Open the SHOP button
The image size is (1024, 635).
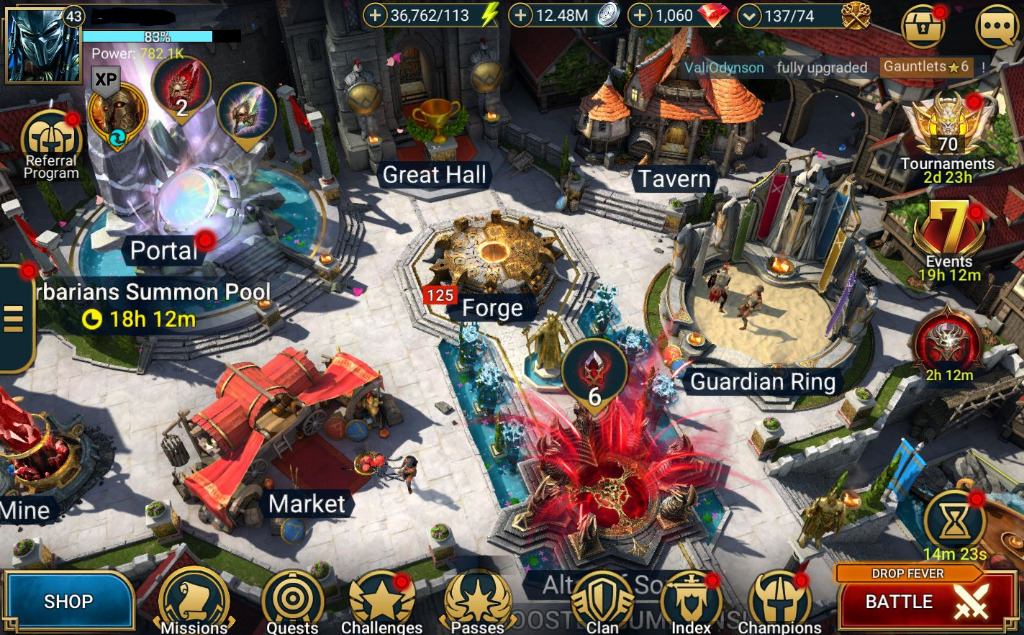pos(68,601)
